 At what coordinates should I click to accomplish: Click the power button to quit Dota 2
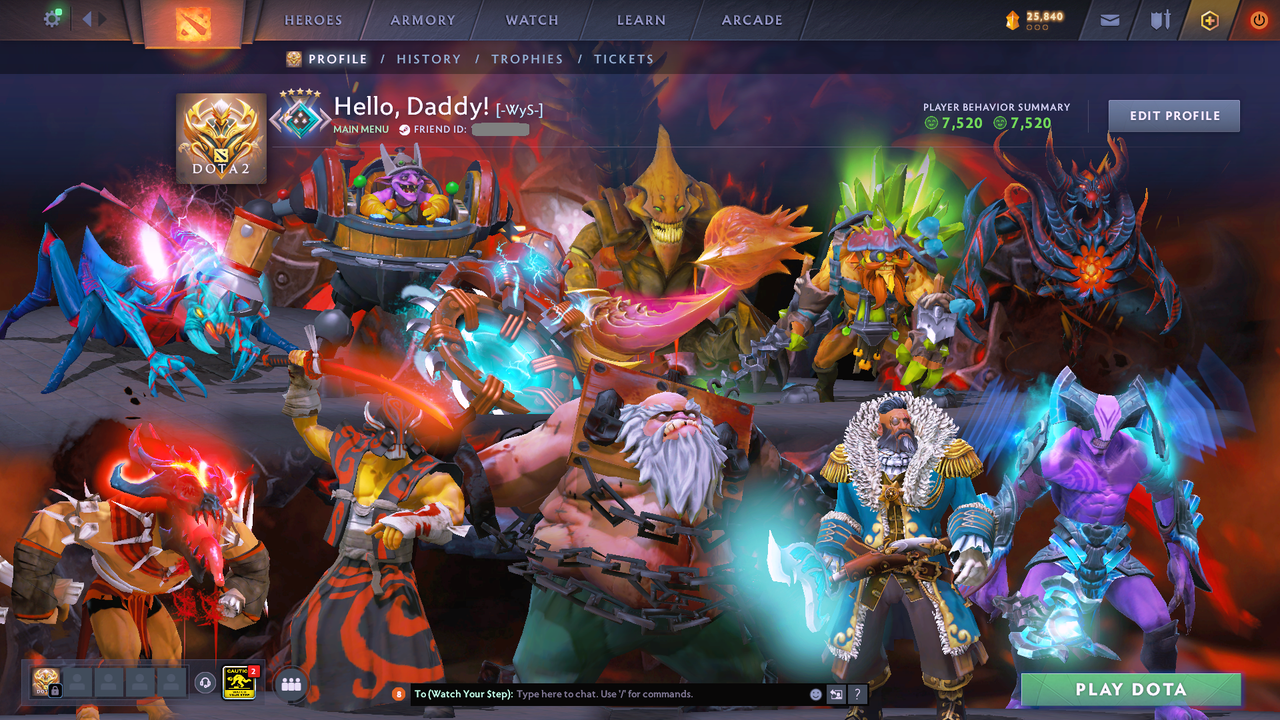coord(1258,19)
